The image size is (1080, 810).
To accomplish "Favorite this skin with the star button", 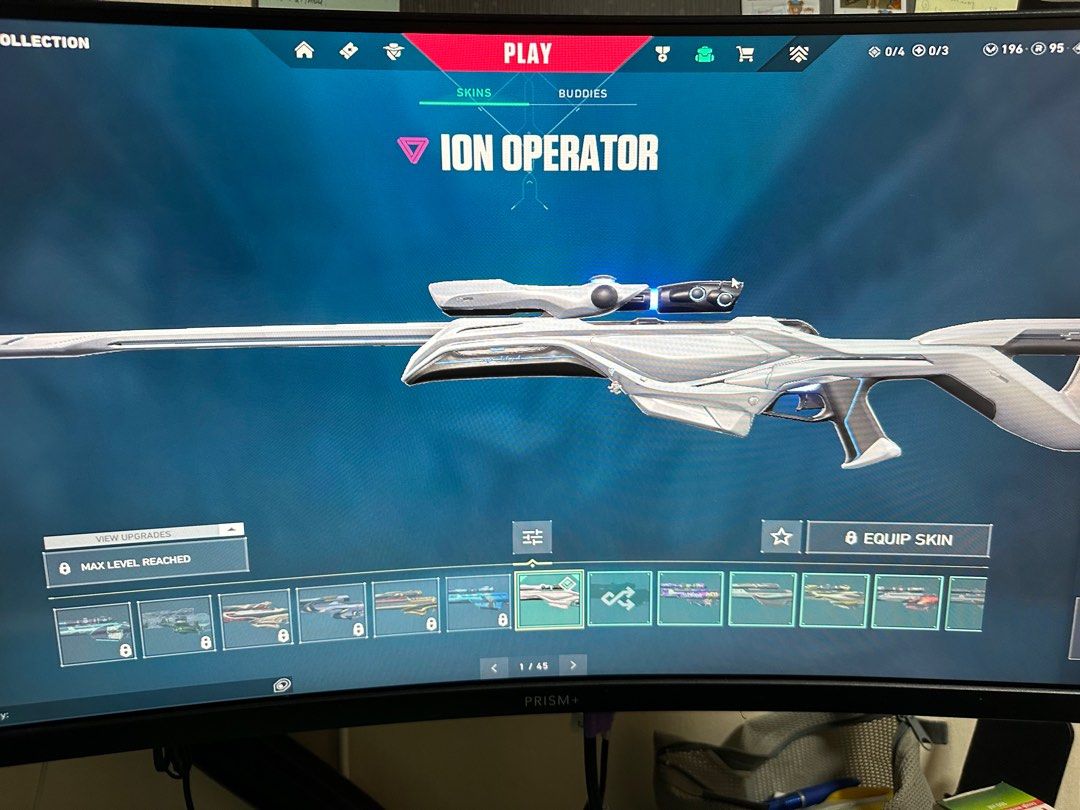I will tap(781, 537).
